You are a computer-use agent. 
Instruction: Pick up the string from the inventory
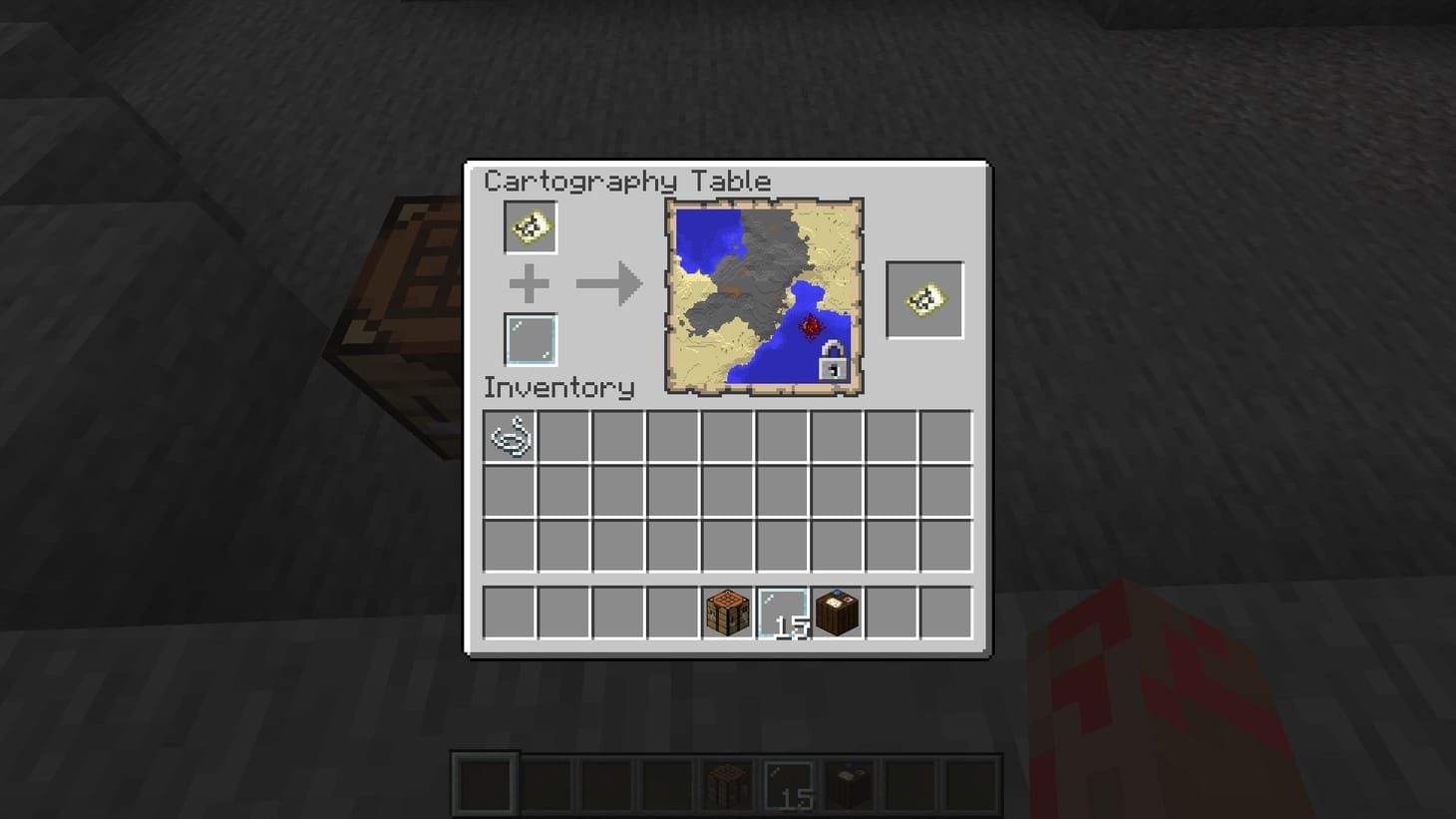click(x=510, y=437)
